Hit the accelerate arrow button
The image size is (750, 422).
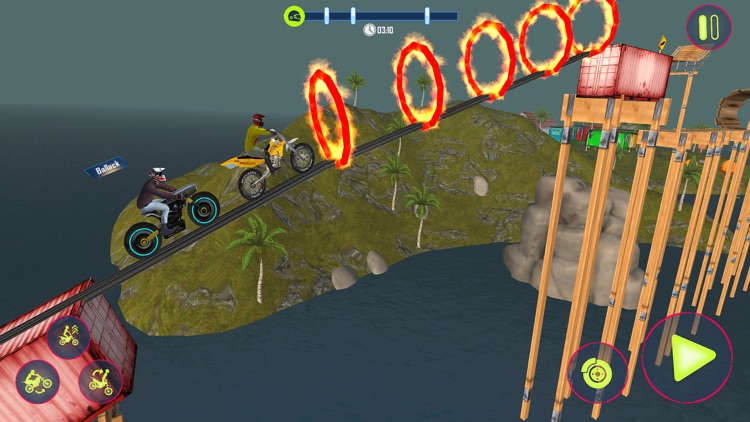687,358
